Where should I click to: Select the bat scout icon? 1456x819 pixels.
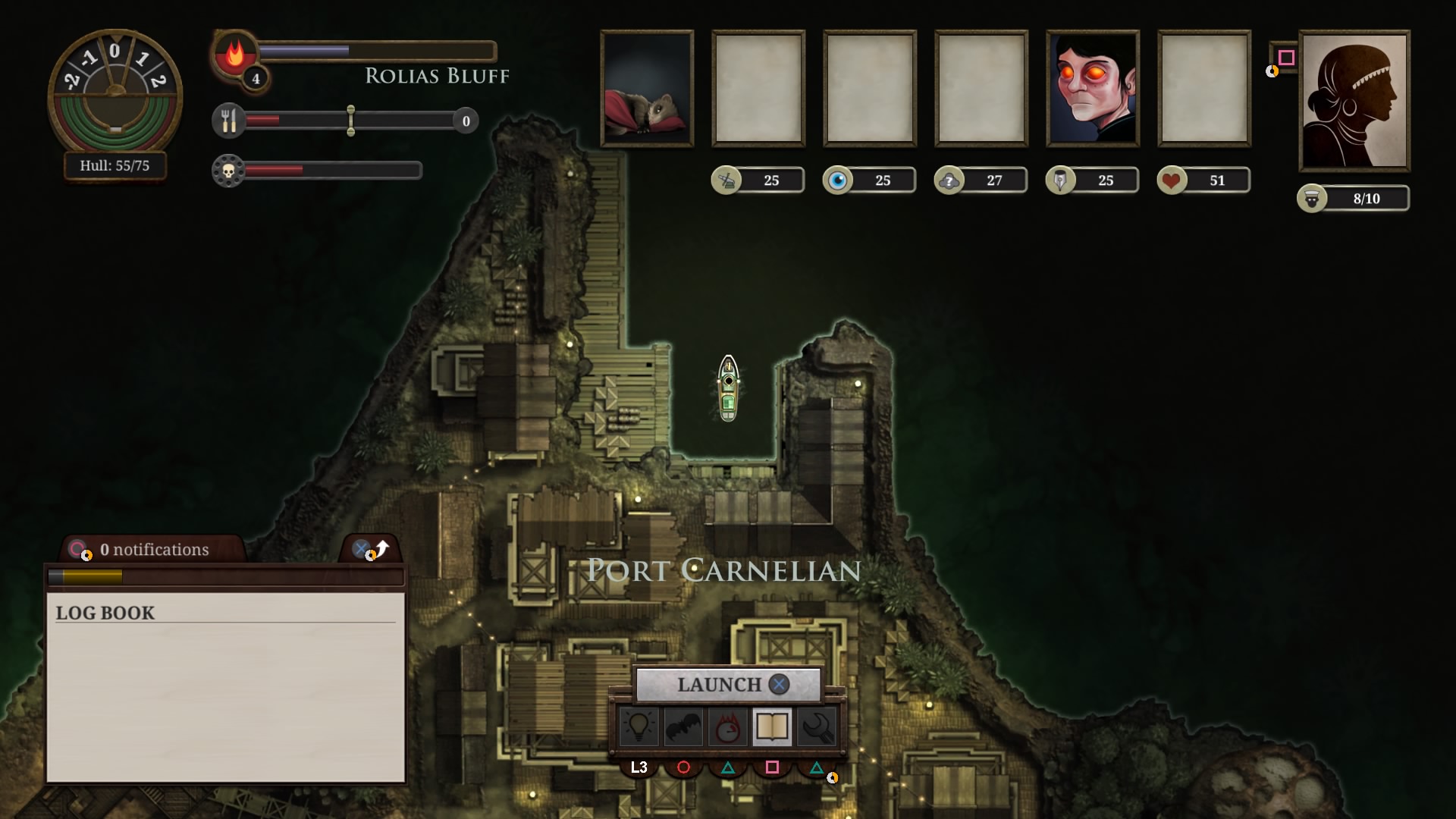684,726
